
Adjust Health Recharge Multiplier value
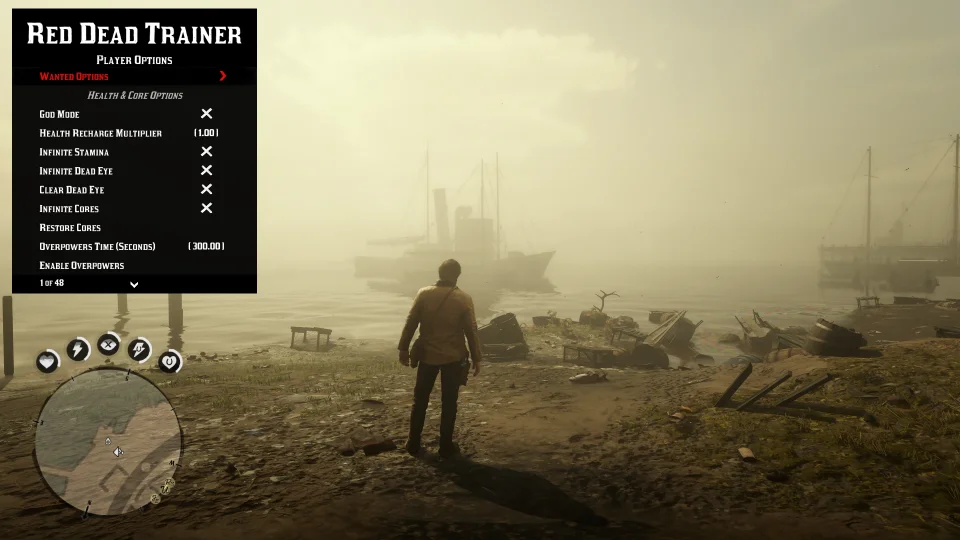206,133
